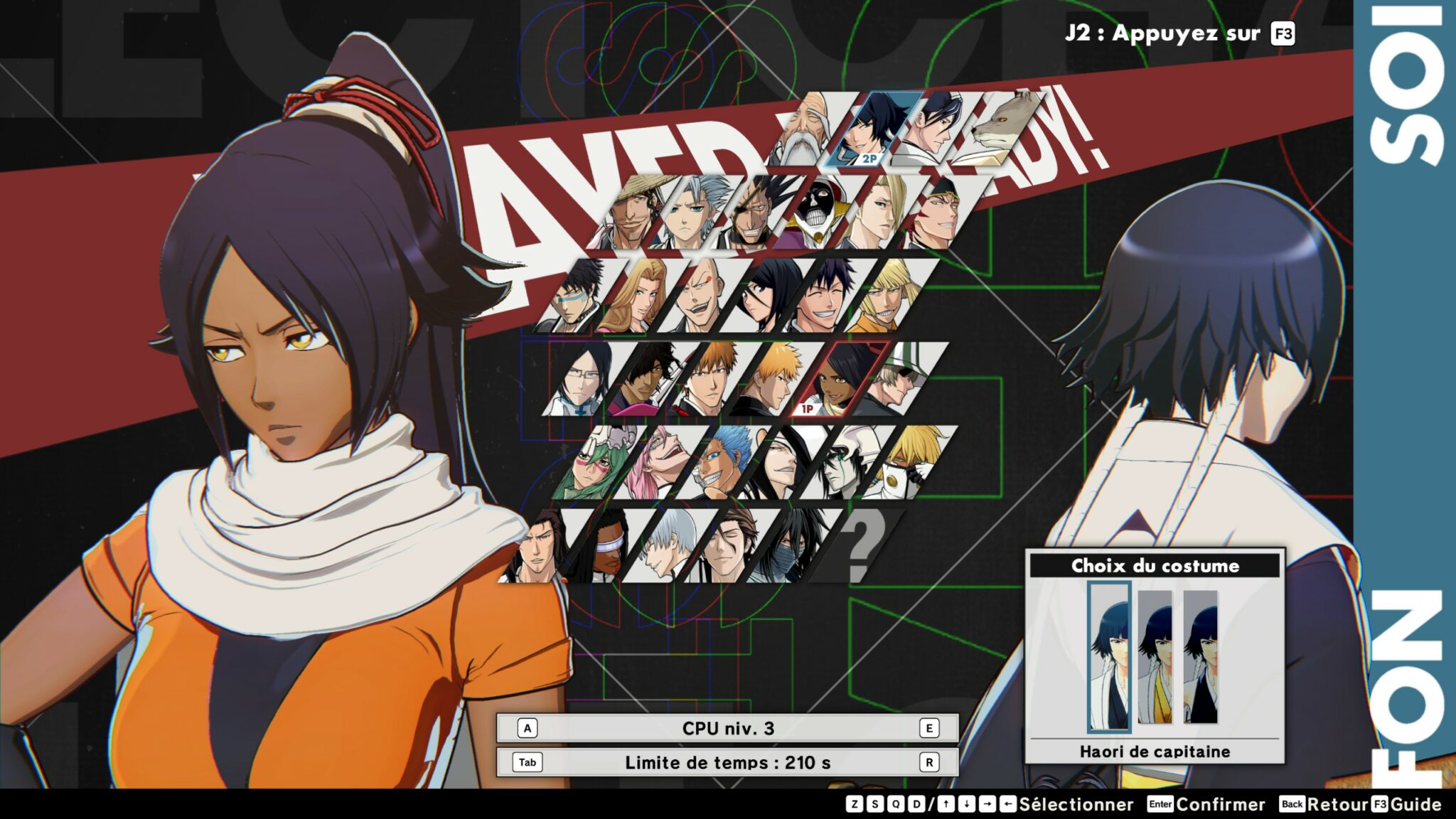Select Uryu Ishida wearing glasses
The width and height of the screenshot is (1456, 819).
click(x=579, y=380)
